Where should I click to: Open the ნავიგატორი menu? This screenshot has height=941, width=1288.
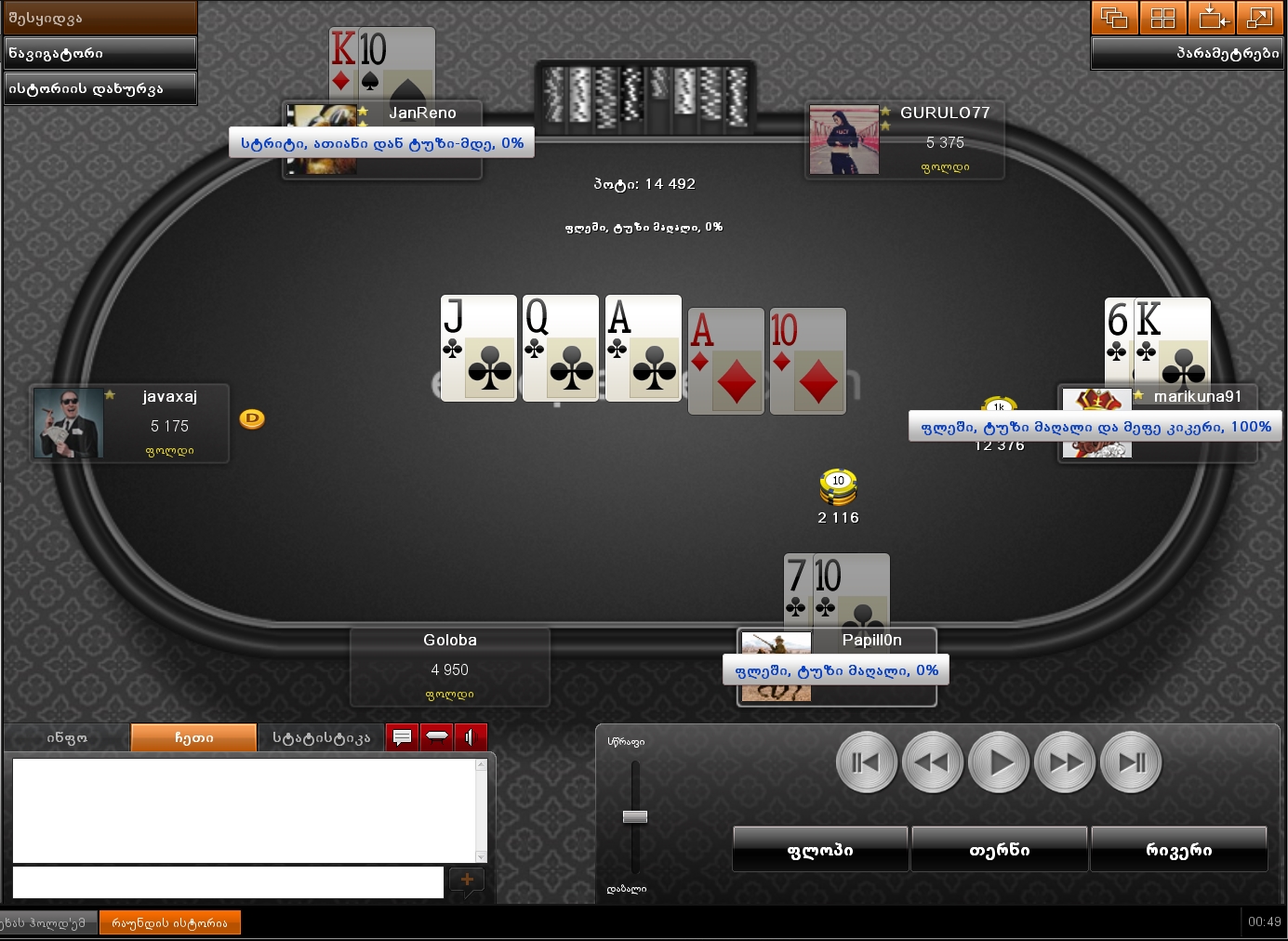tap(100, 53)
